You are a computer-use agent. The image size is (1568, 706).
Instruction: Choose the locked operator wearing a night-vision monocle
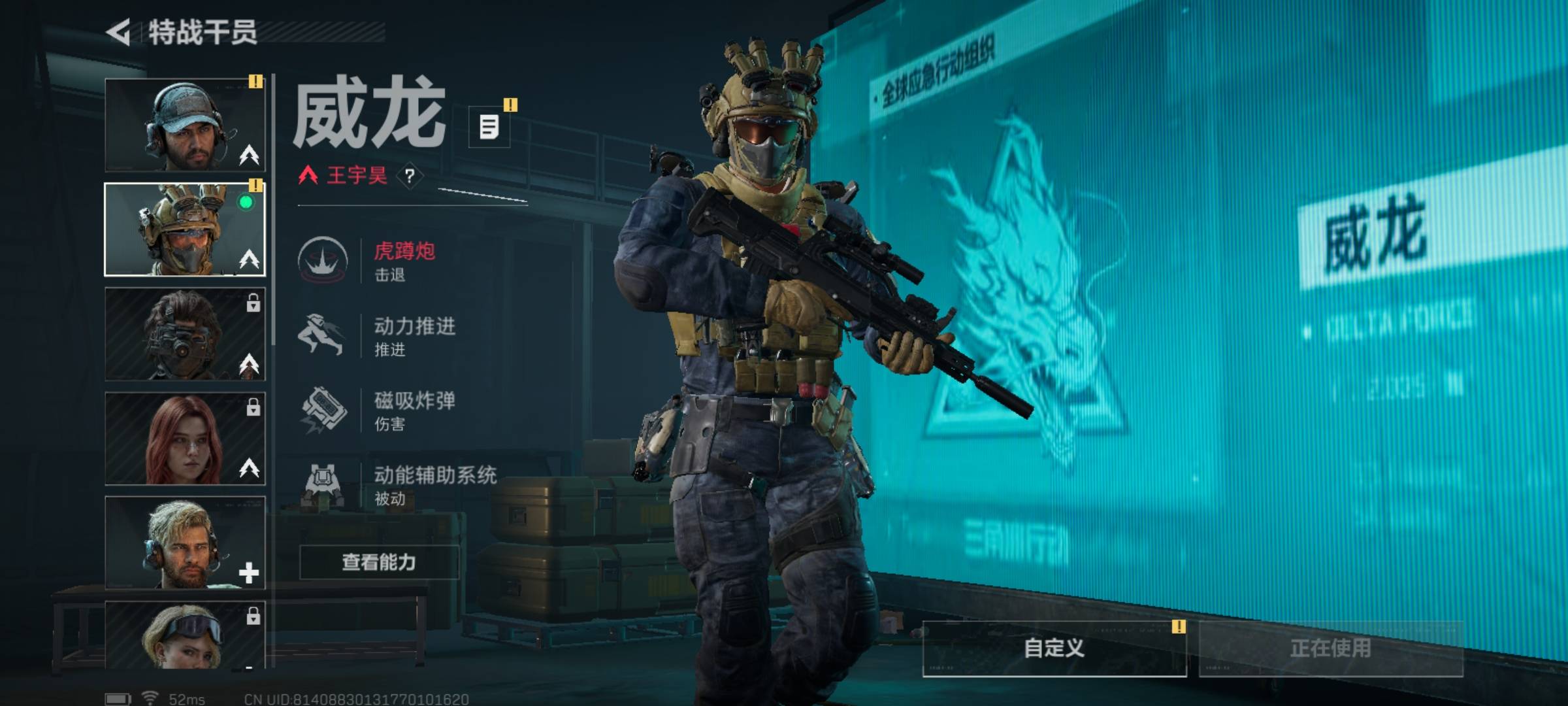click(185, 334)
